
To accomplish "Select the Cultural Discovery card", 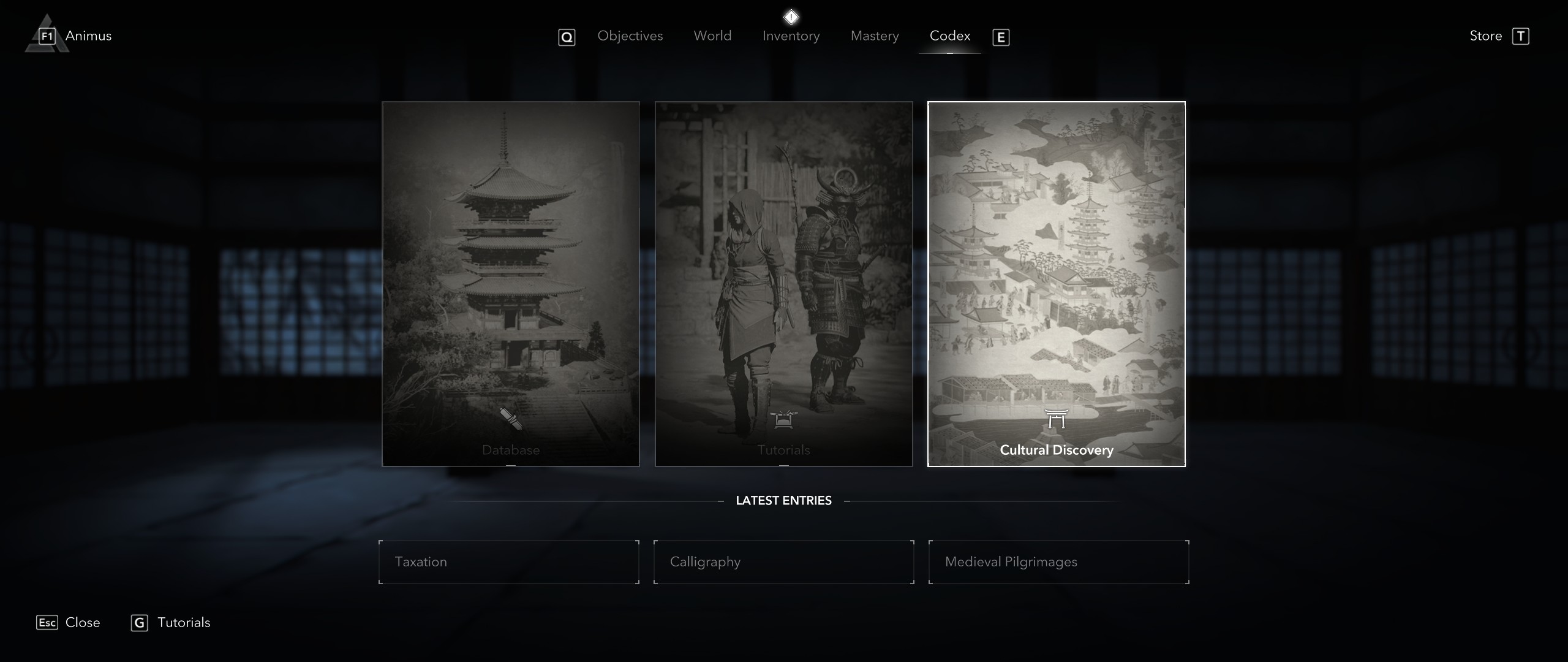I will (x=1056, y=284).
